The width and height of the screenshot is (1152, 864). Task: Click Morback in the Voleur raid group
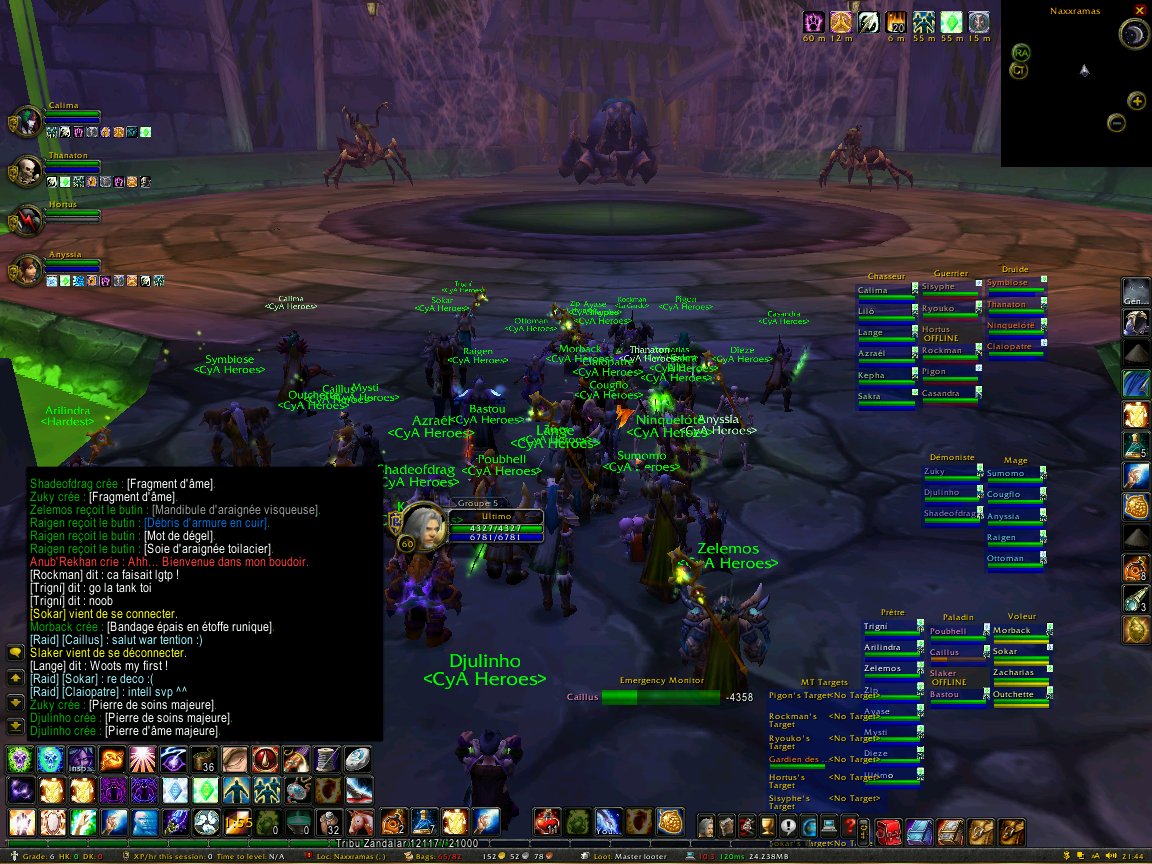click(1020, 633)
